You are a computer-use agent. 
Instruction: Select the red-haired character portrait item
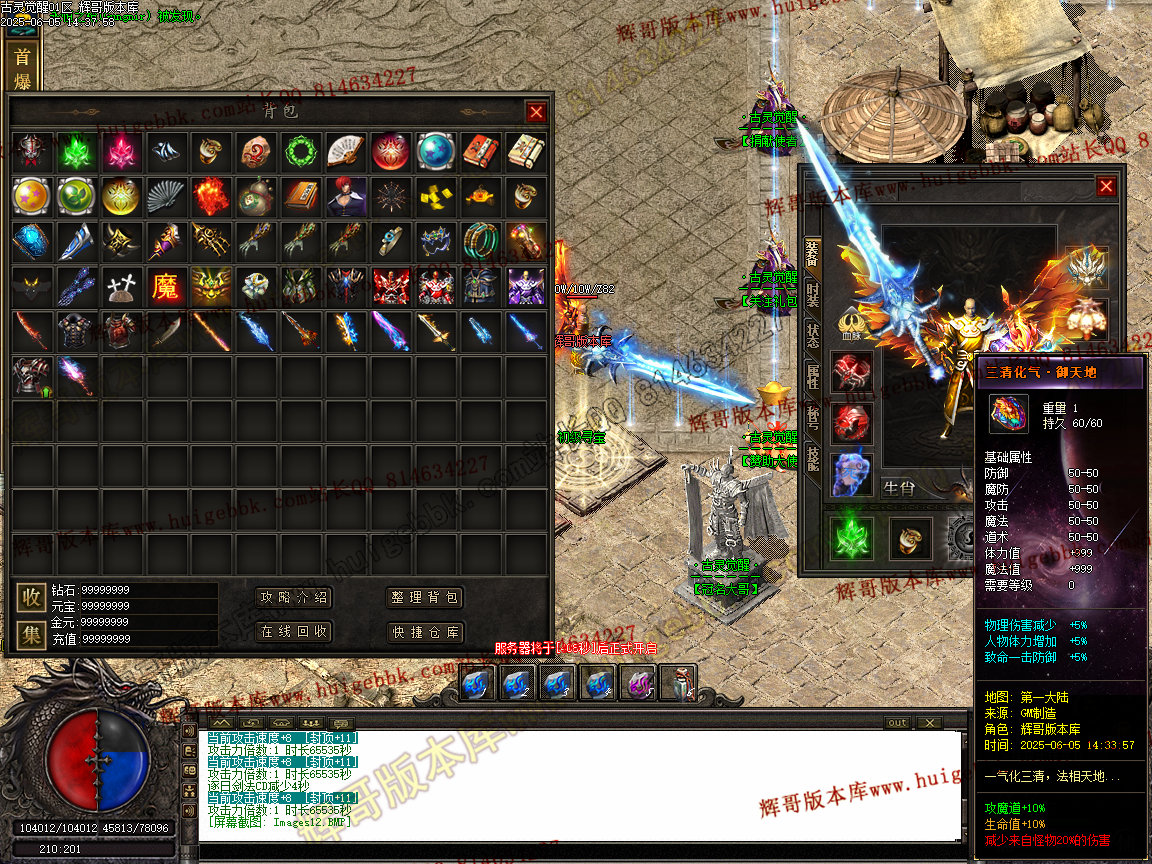click(345, 197)
